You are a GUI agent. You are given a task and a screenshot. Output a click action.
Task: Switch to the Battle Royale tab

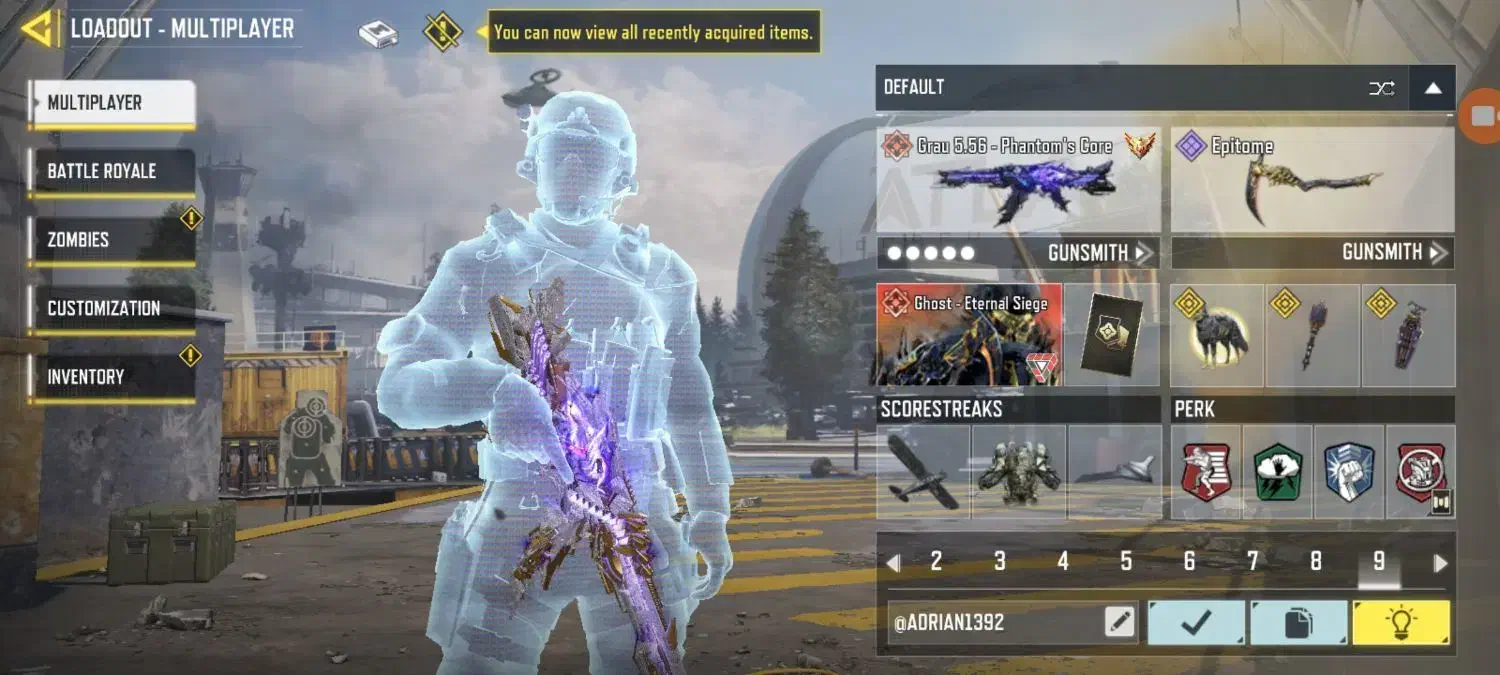[110, 171]
